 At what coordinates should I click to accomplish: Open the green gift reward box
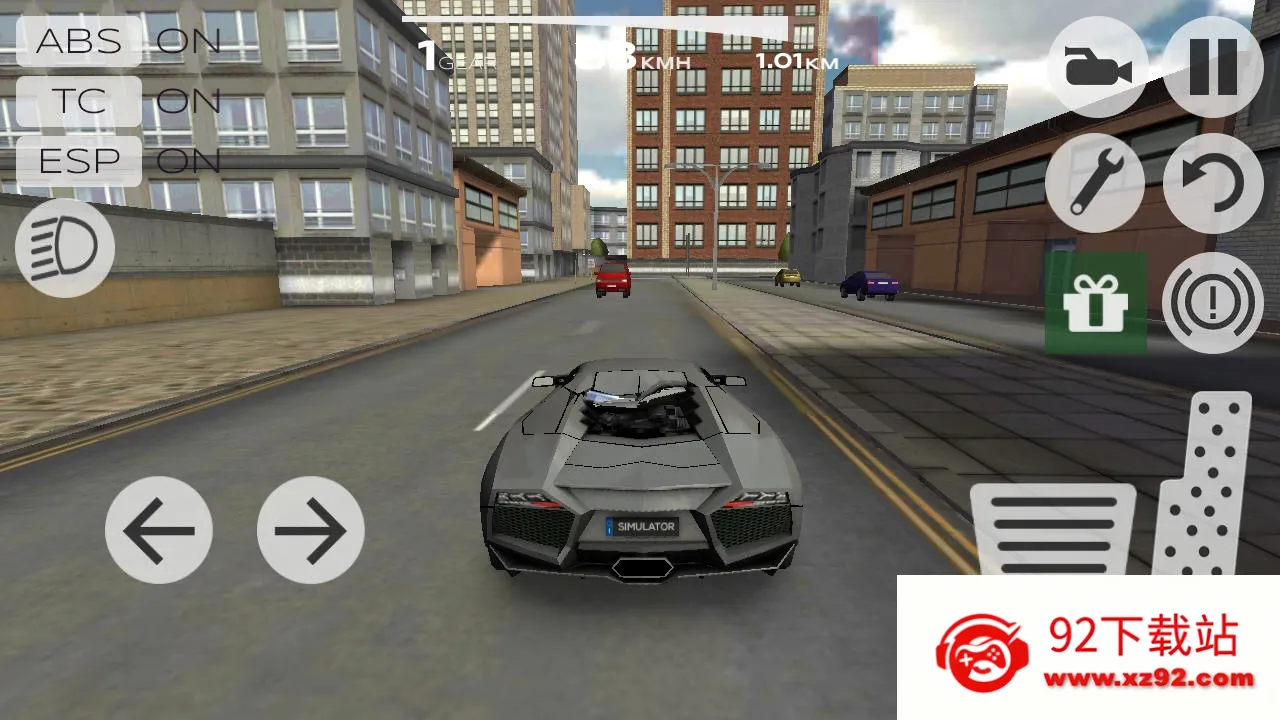1096,303
